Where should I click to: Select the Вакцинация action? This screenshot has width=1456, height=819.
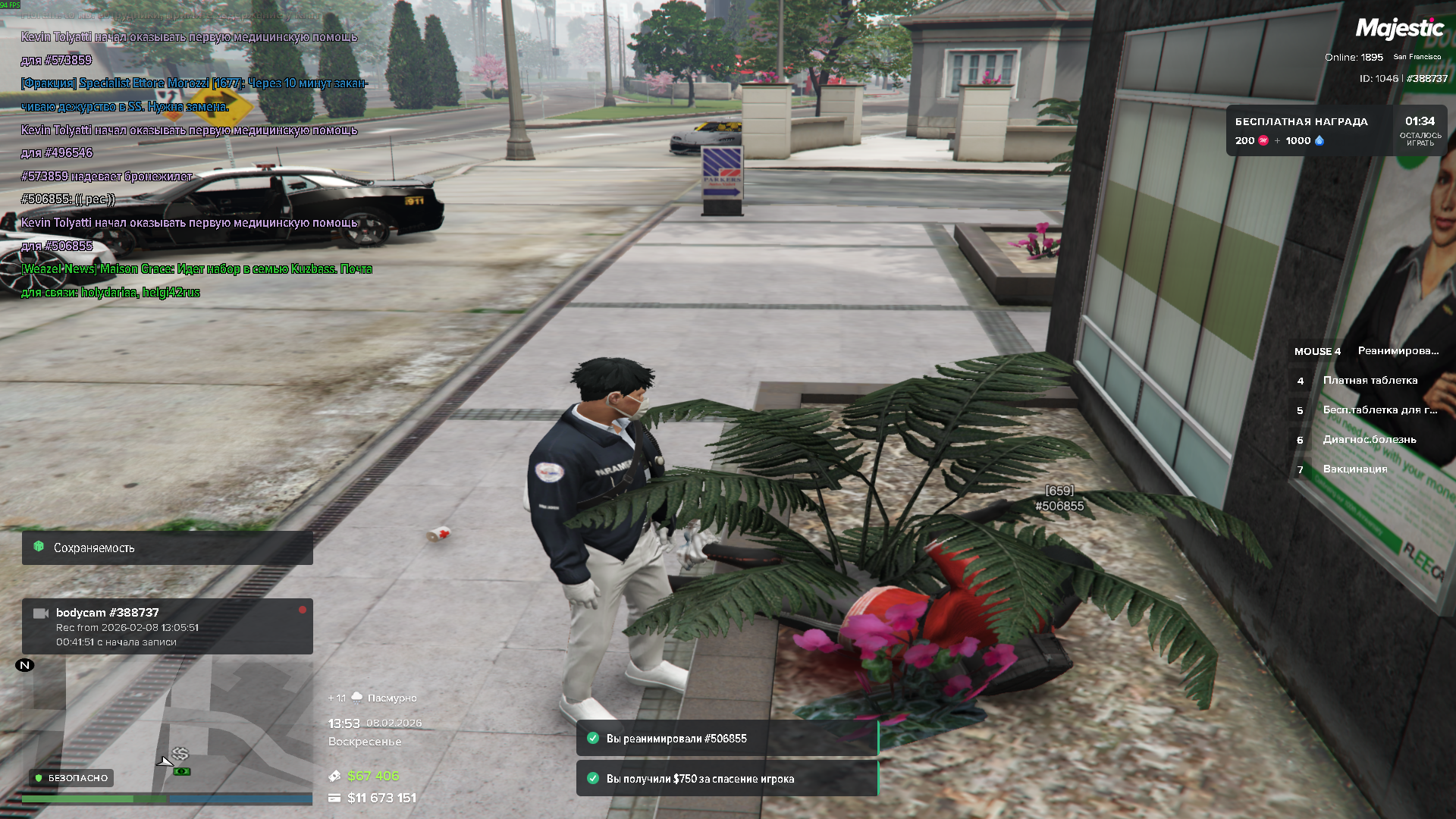coord(1354,469)
